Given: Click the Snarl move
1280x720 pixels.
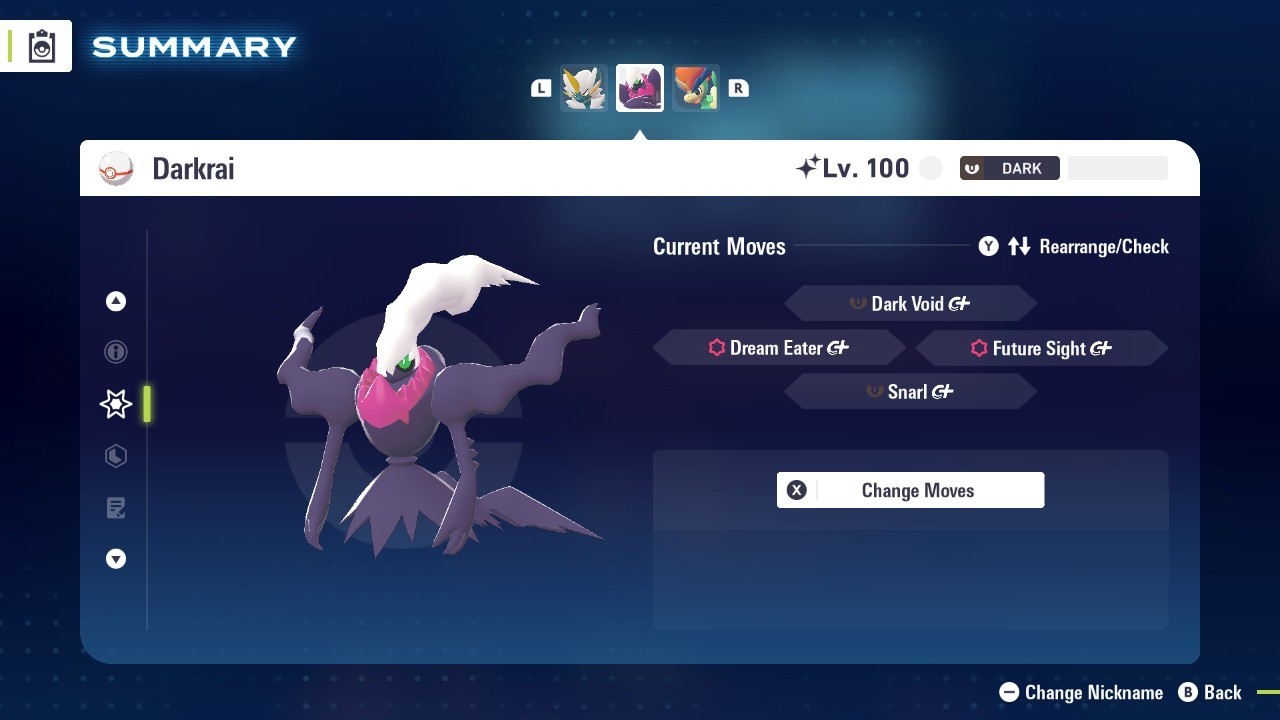Looking at the screenshot, I should coord(910,392).
